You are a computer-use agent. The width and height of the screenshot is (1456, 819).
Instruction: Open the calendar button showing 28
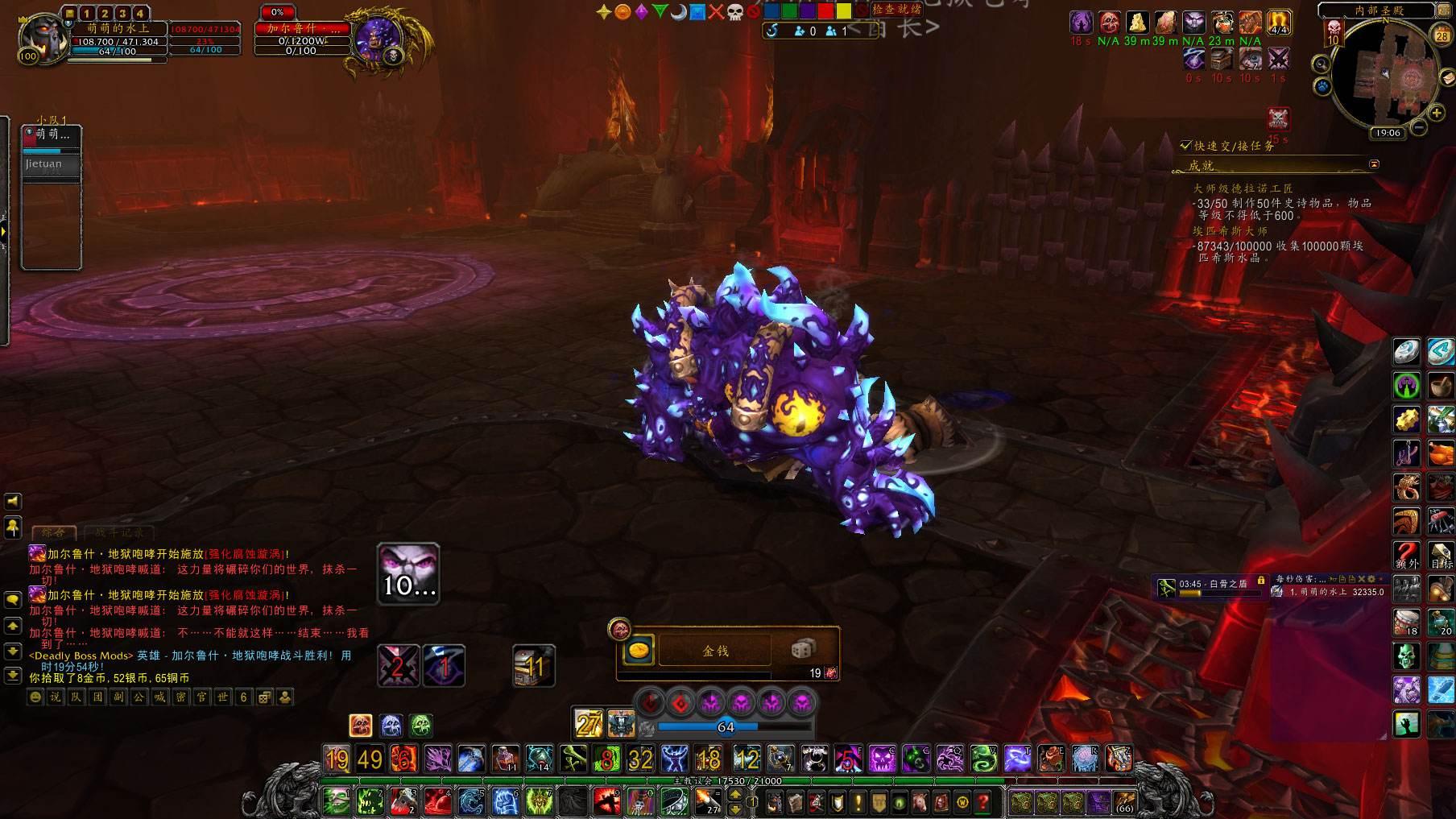1442,35
